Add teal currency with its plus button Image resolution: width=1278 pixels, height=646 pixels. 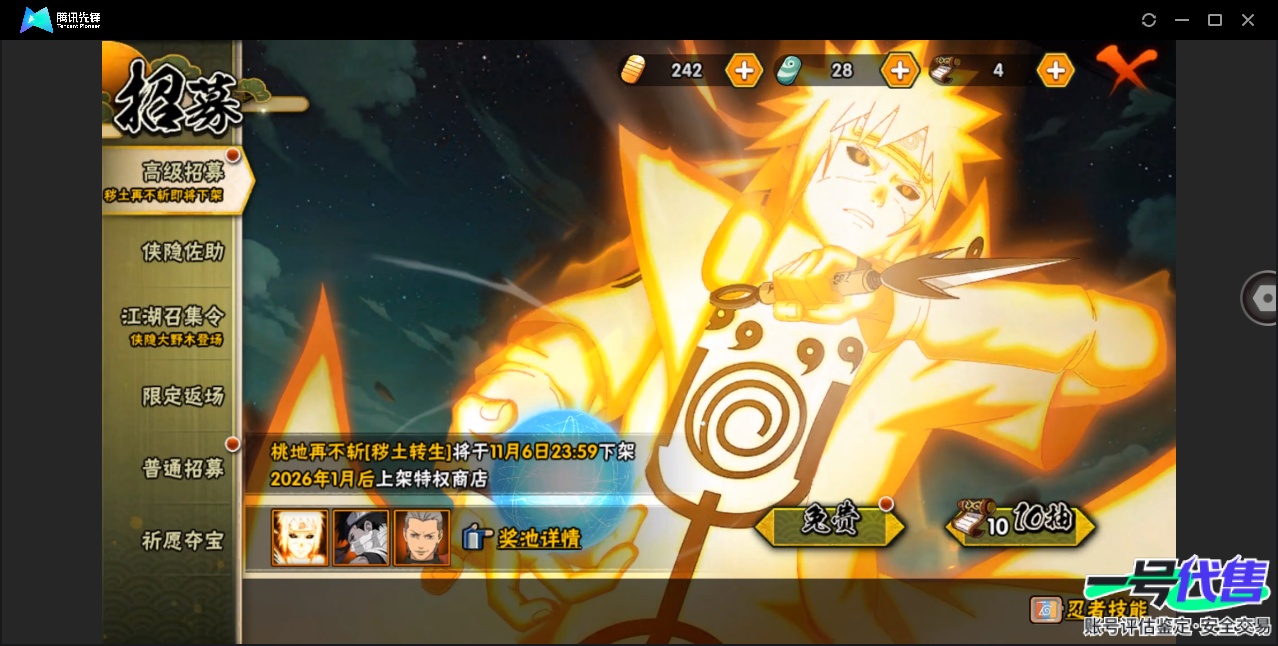(899, 70)
